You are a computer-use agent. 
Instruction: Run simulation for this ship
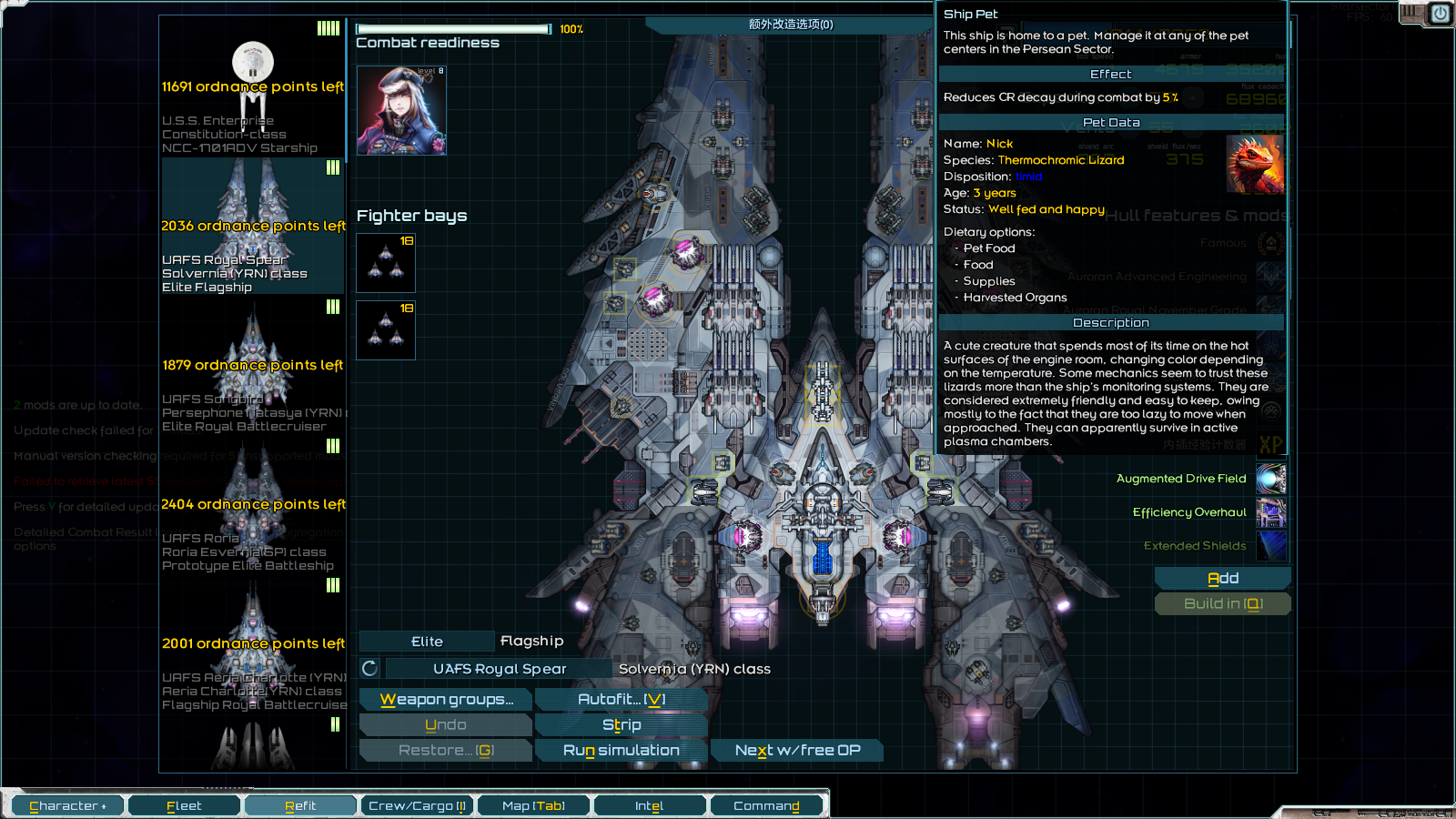(622, 750)
